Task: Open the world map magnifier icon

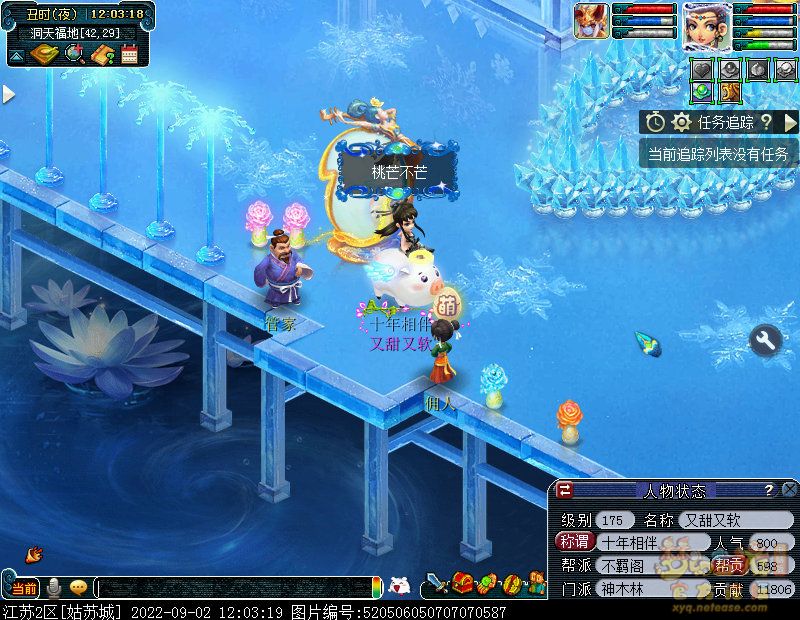Action: point(73,54)
